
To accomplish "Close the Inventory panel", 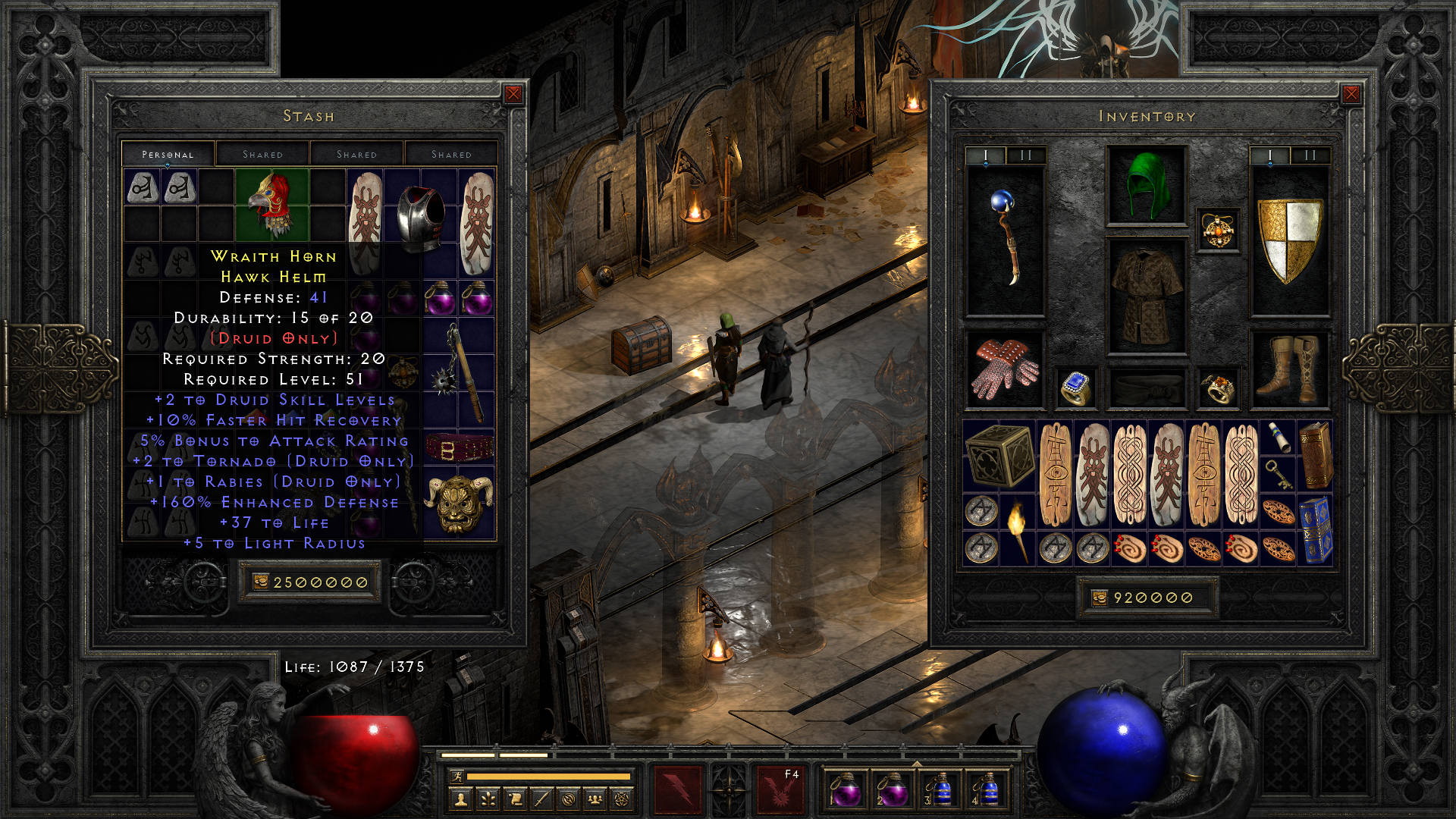I will click(x=1351, y=94).
